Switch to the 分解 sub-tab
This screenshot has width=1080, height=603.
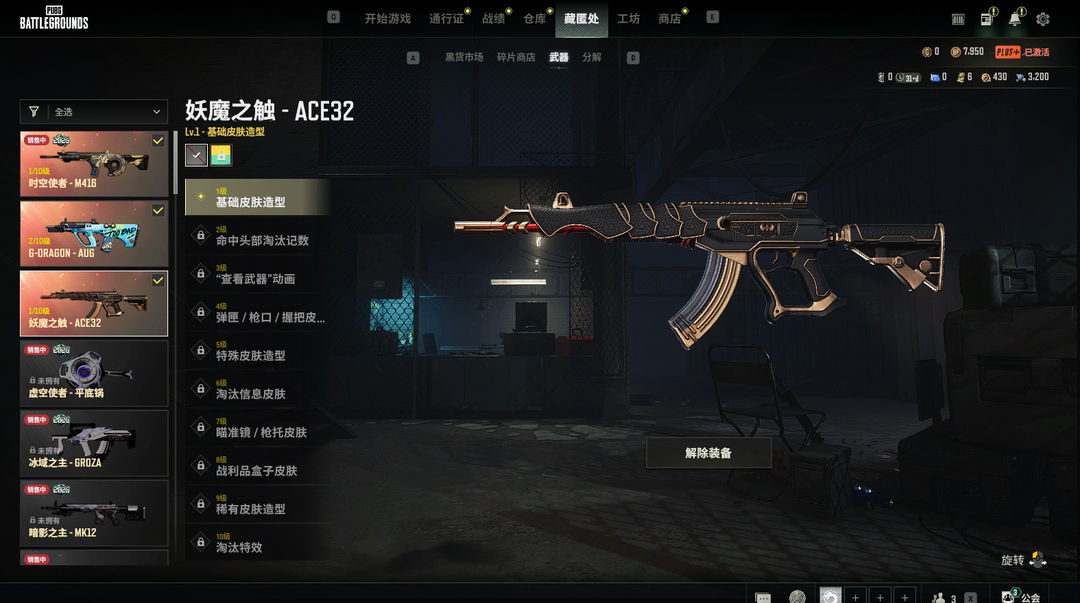click(x=592, y=58)
